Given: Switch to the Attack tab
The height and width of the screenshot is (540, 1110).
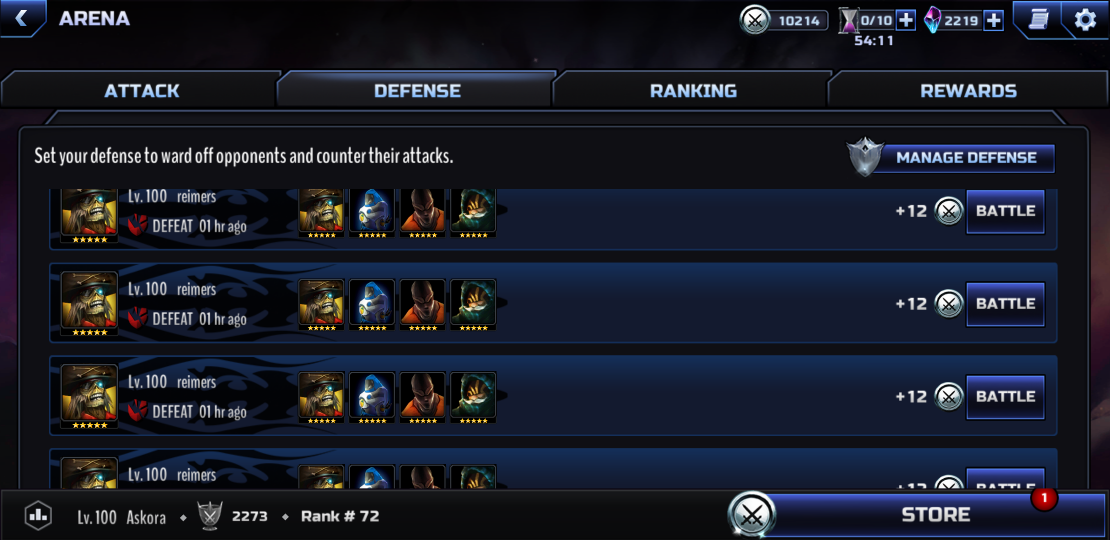Looking at the screenshot, I should [x=142, y=91].
